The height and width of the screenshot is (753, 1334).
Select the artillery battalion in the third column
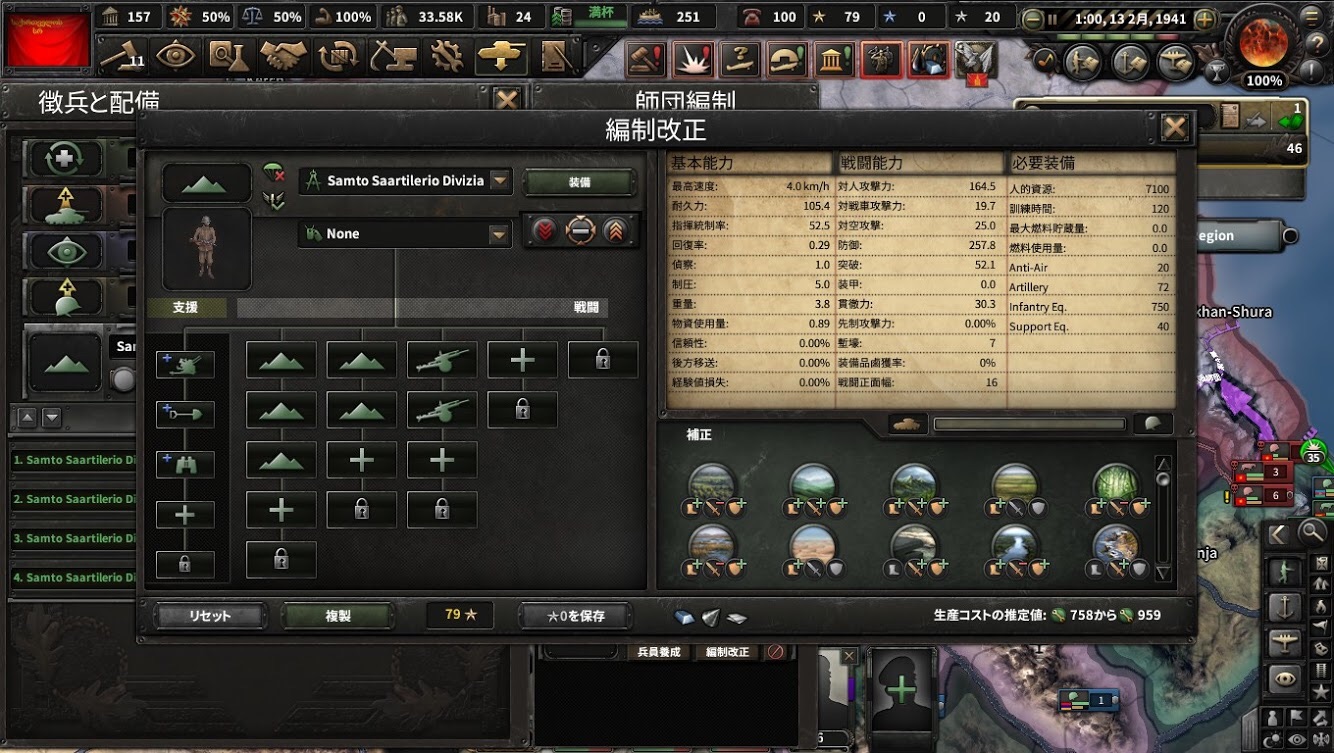[x=441, y=358]
